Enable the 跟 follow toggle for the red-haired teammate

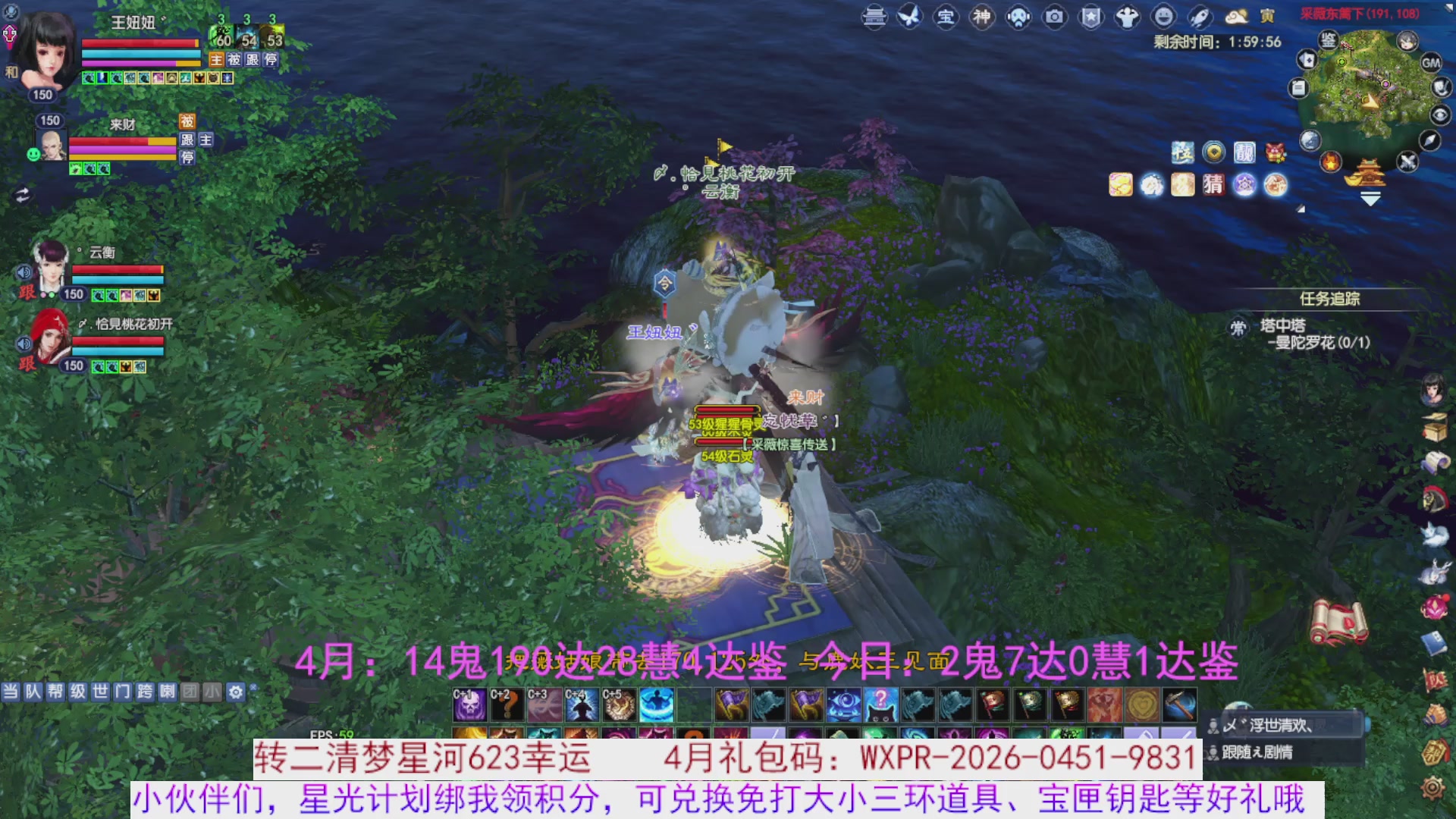(x=25, y=362)
